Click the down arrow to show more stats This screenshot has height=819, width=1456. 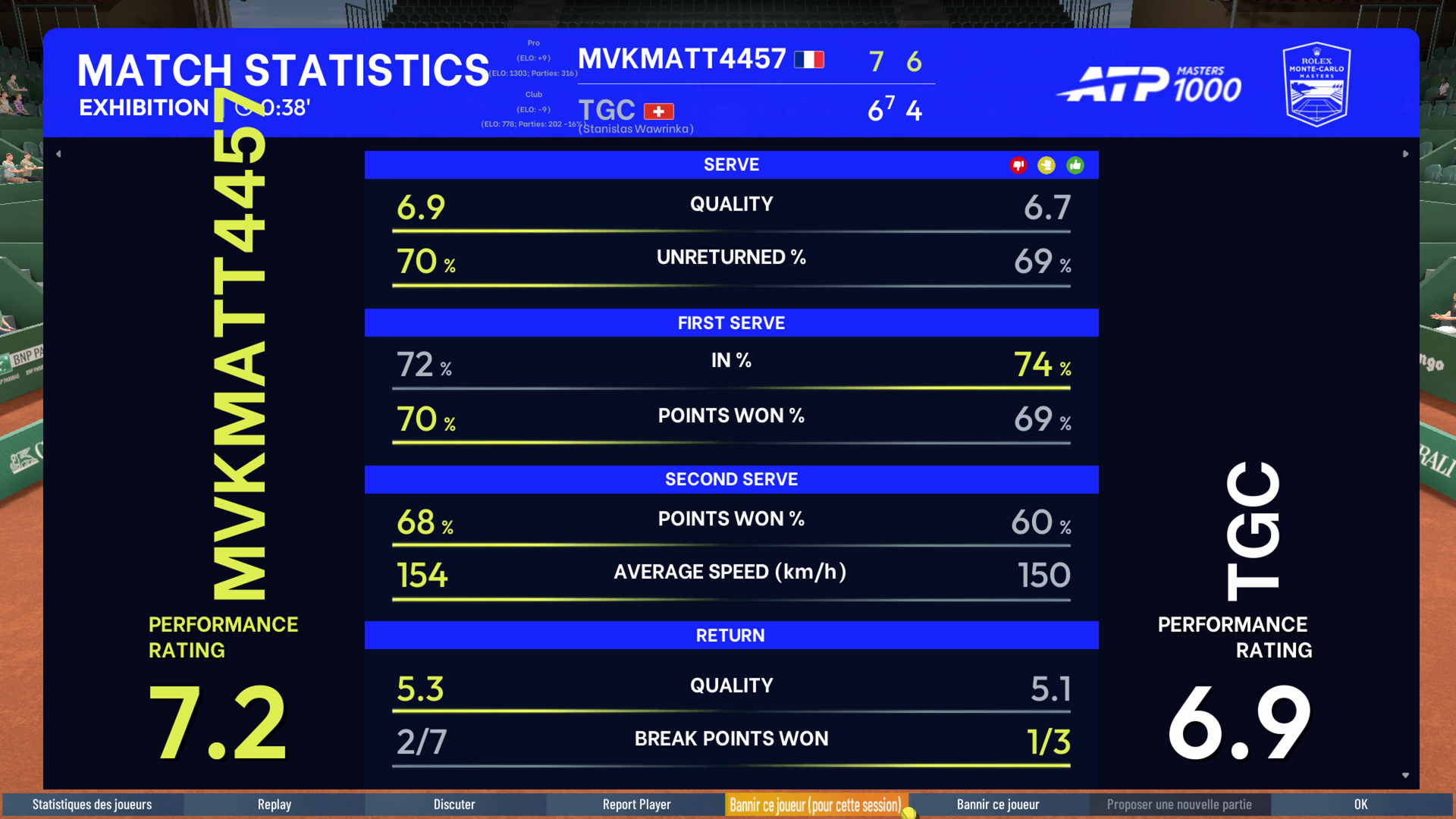coord(1405,775)
